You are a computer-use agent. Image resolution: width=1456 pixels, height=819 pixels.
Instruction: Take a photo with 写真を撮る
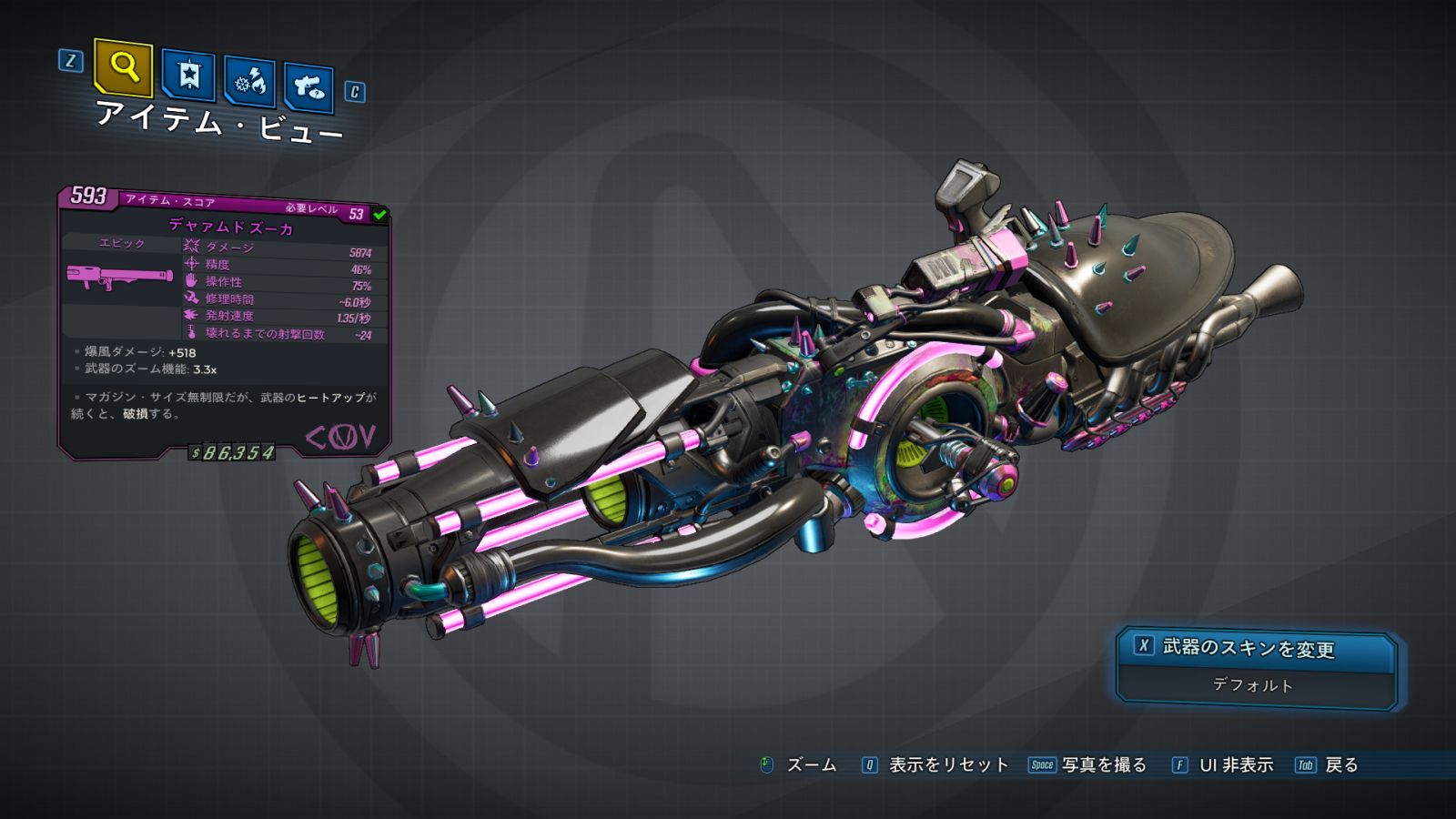(x=1103, y=765)
